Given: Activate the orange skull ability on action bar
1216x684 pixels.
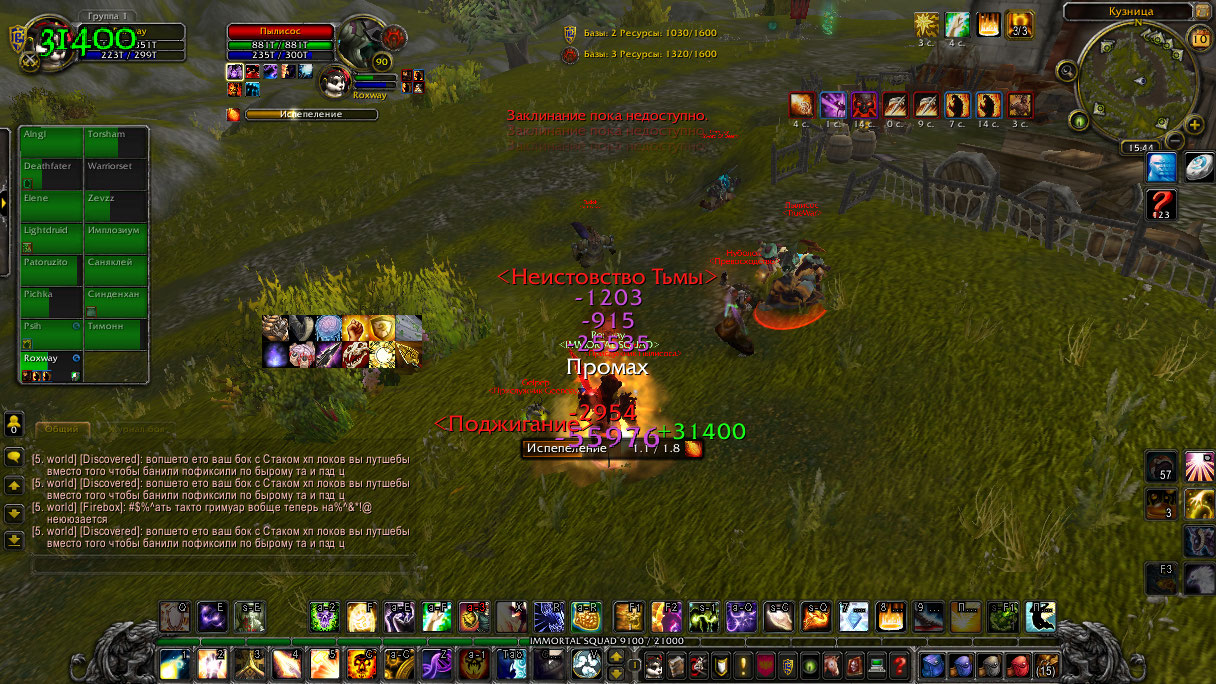Looking at the screenshot, I should pyautogui.click(x=361, y=663).
